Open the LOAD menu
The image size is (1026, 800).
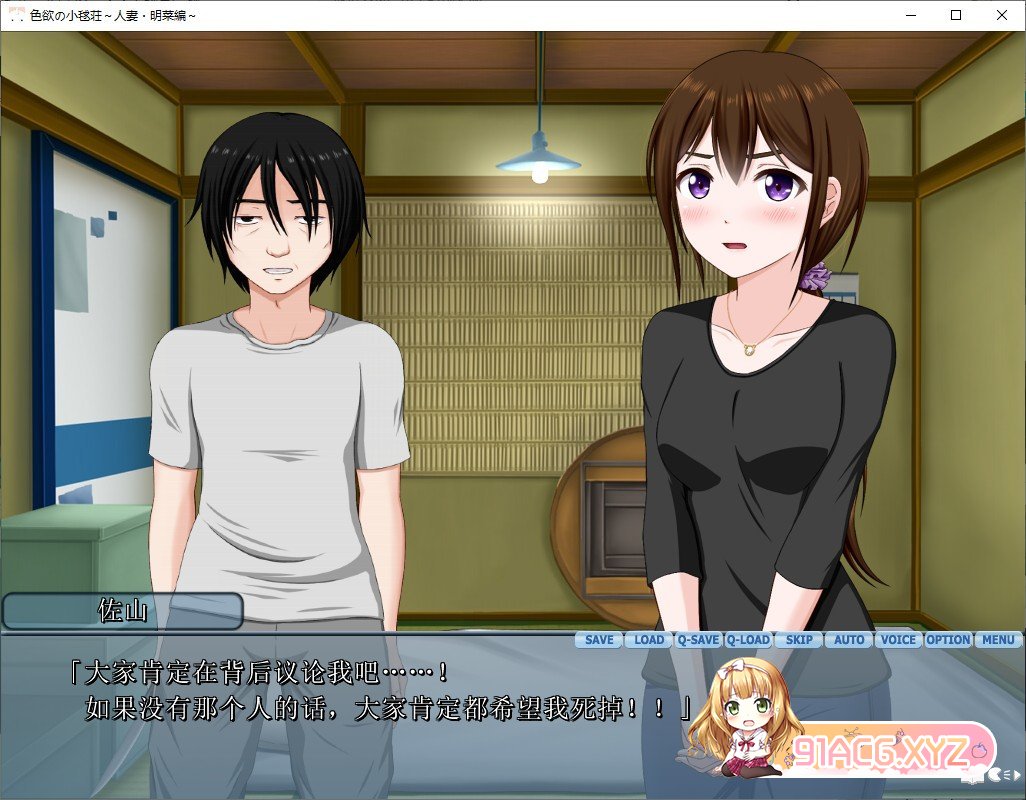[649, 640]
